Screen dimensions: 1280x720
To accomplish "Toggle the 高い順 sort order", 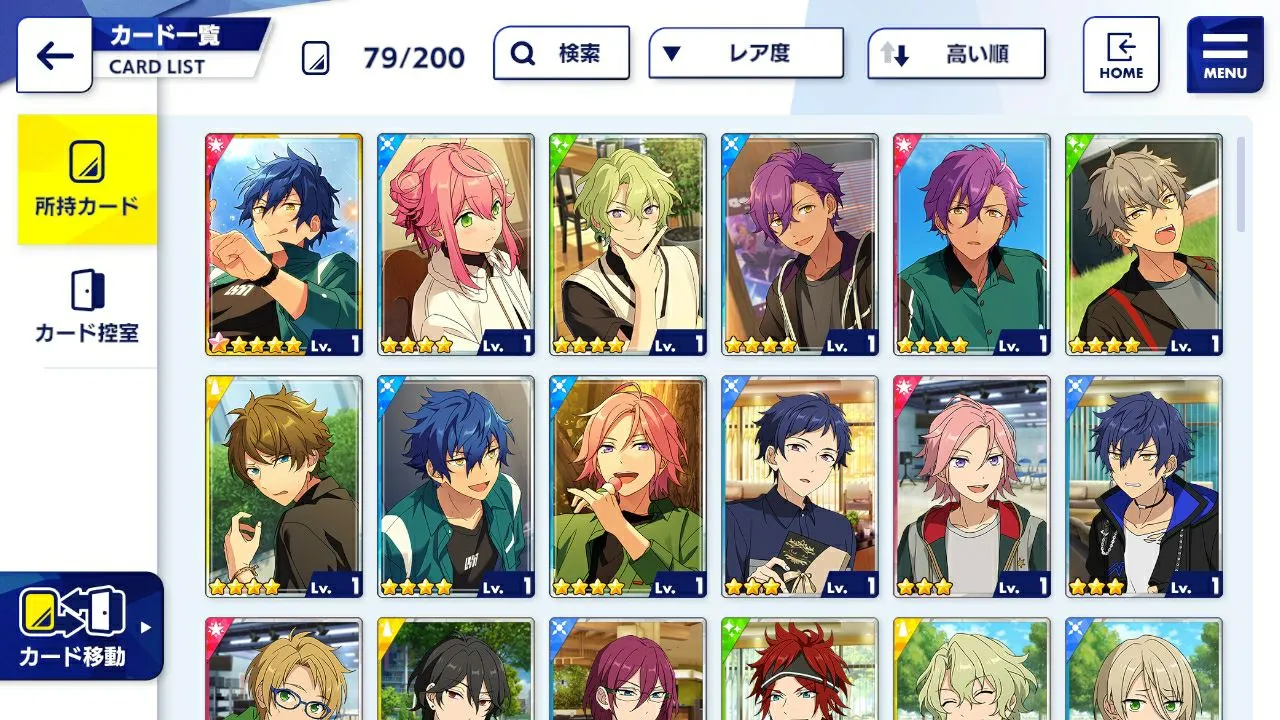I will 957,54.
